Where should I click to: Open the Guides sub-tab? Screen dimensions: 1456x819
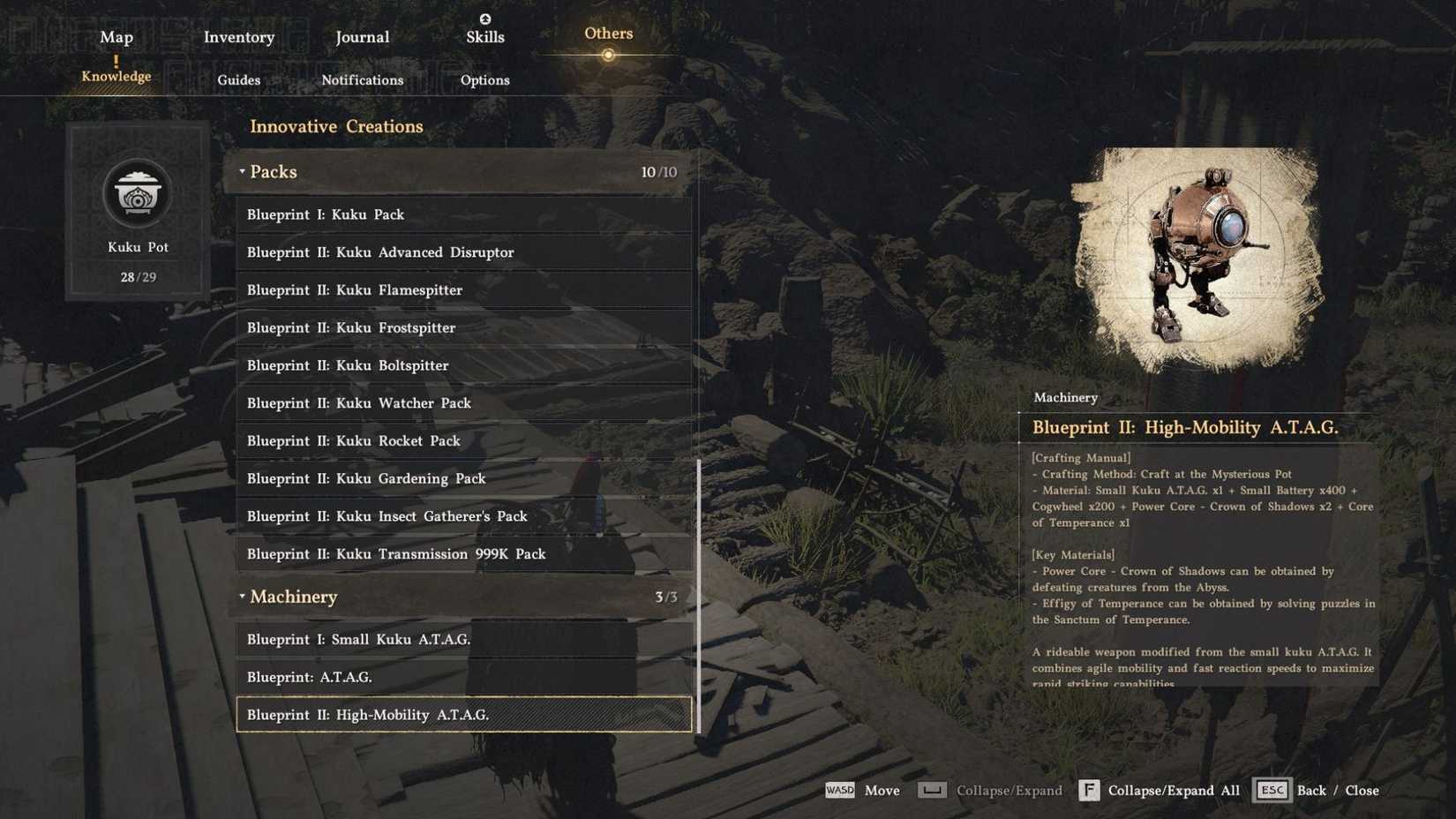pyautogui.click(x=239, y=79)
